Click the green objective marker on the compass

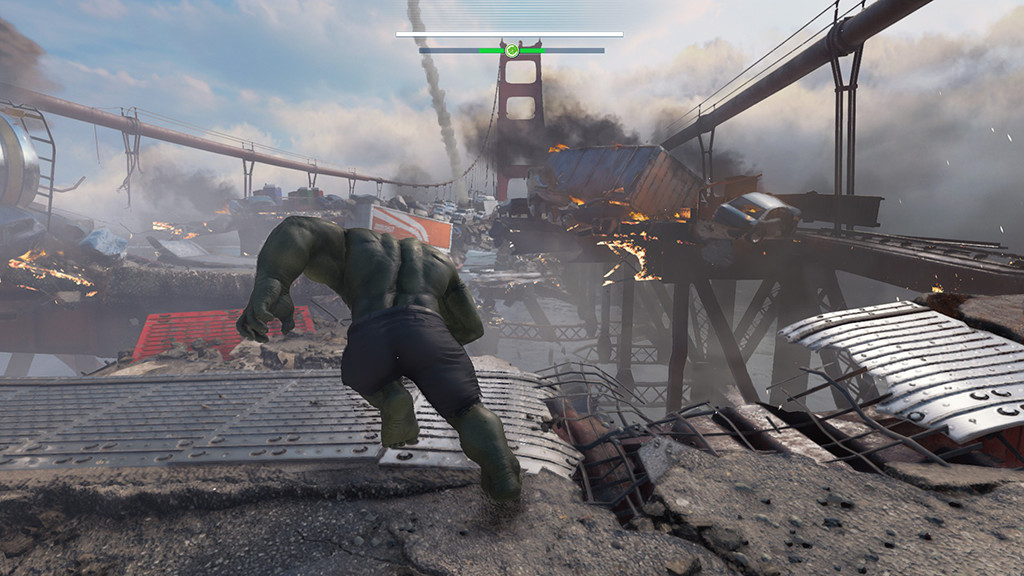click(511, 50)
